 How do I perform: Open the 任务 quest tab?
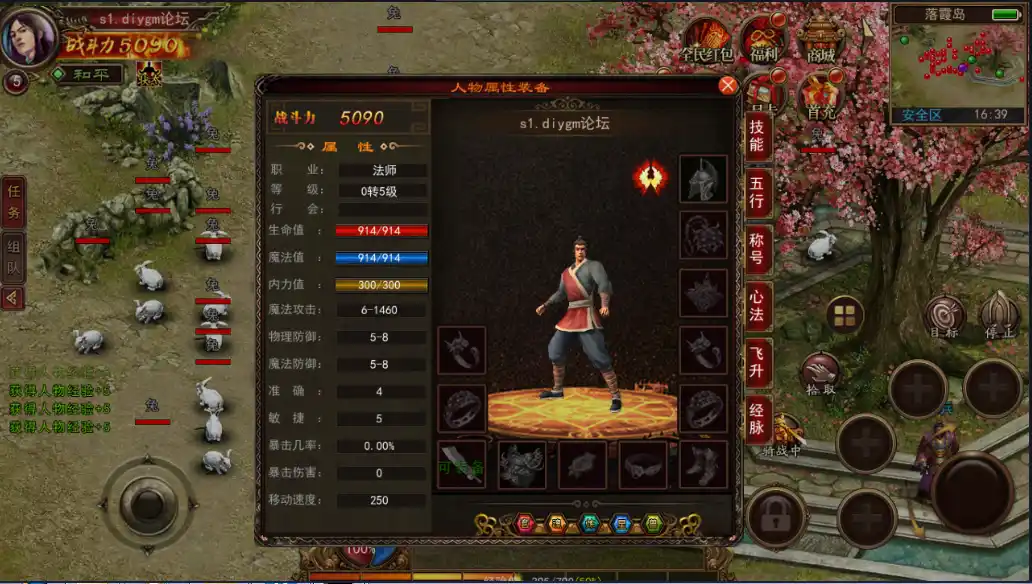coord(14,200)
